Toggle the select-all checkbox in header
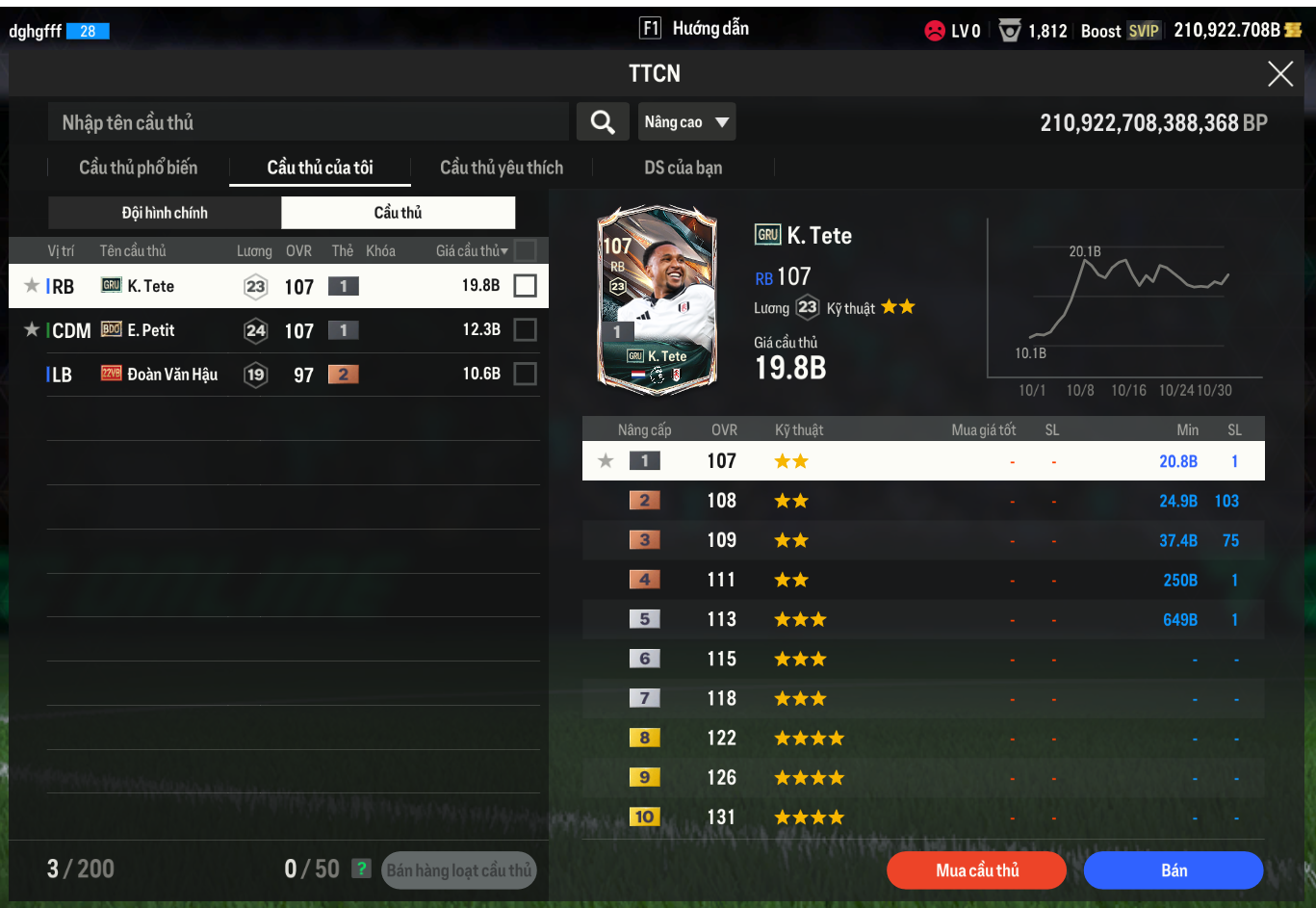Screen dimensions: 1316x908 525,250
